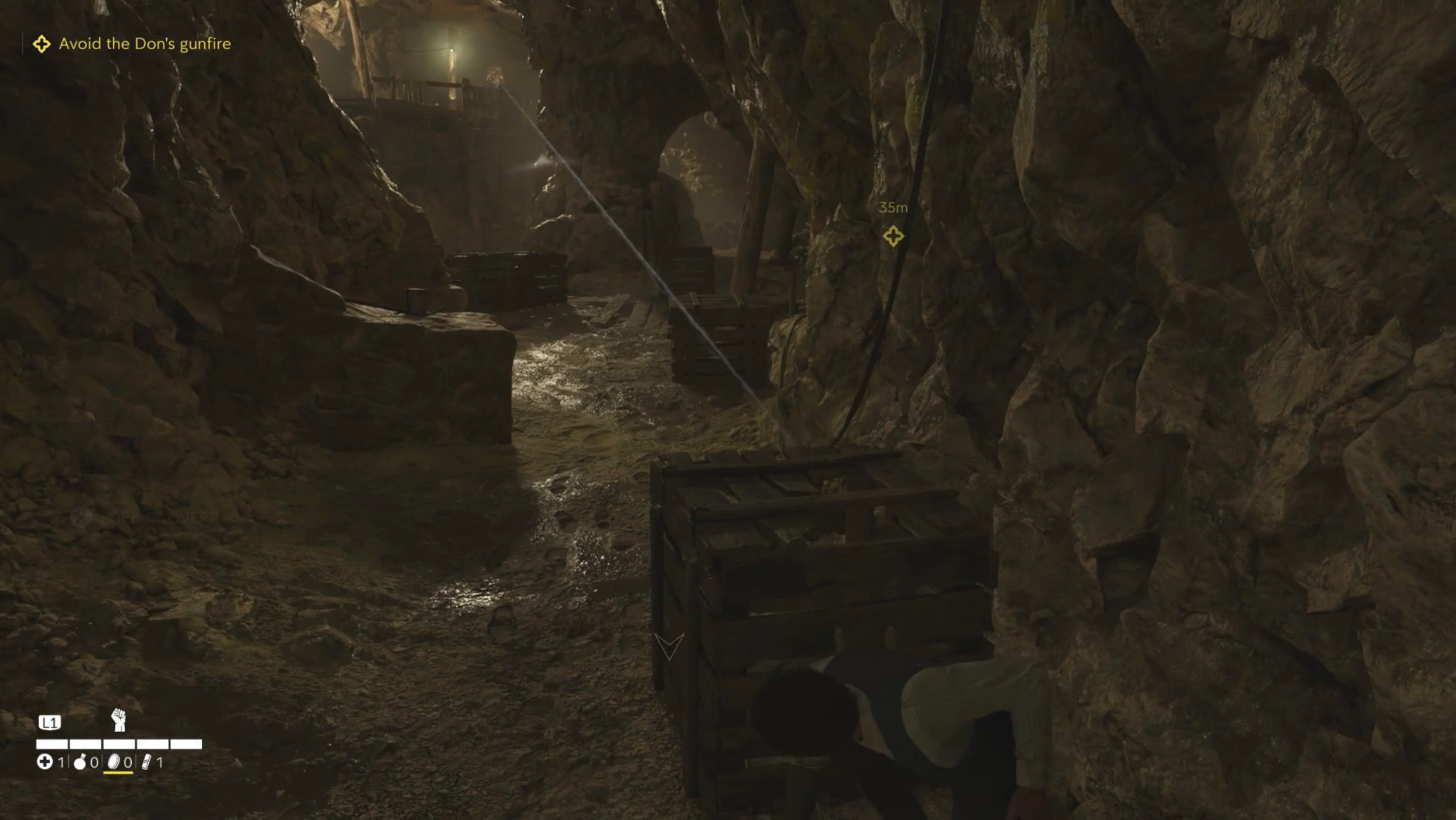Select the fist melee weapon icon
This screenshot has width=1456, height=820.
click(x=119, y=720)
